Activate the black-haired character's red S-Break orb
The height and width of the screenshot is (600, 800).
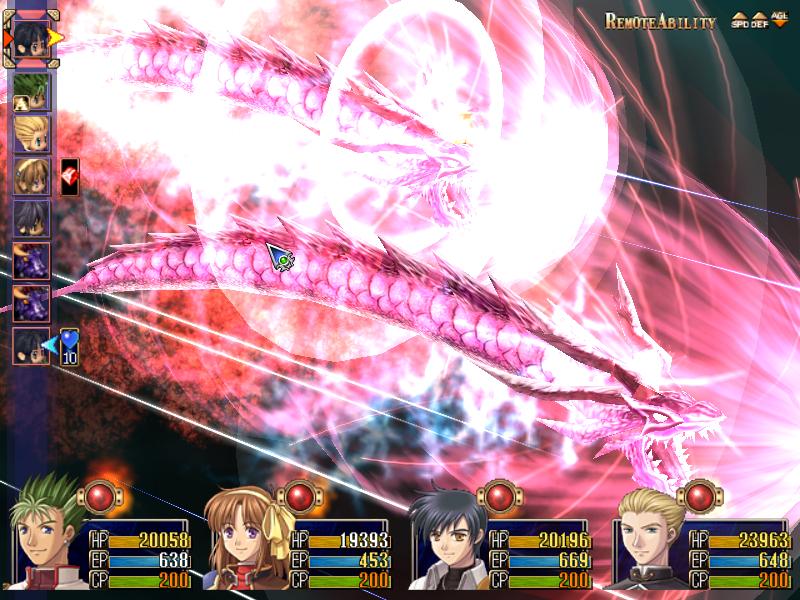[497, 496]
